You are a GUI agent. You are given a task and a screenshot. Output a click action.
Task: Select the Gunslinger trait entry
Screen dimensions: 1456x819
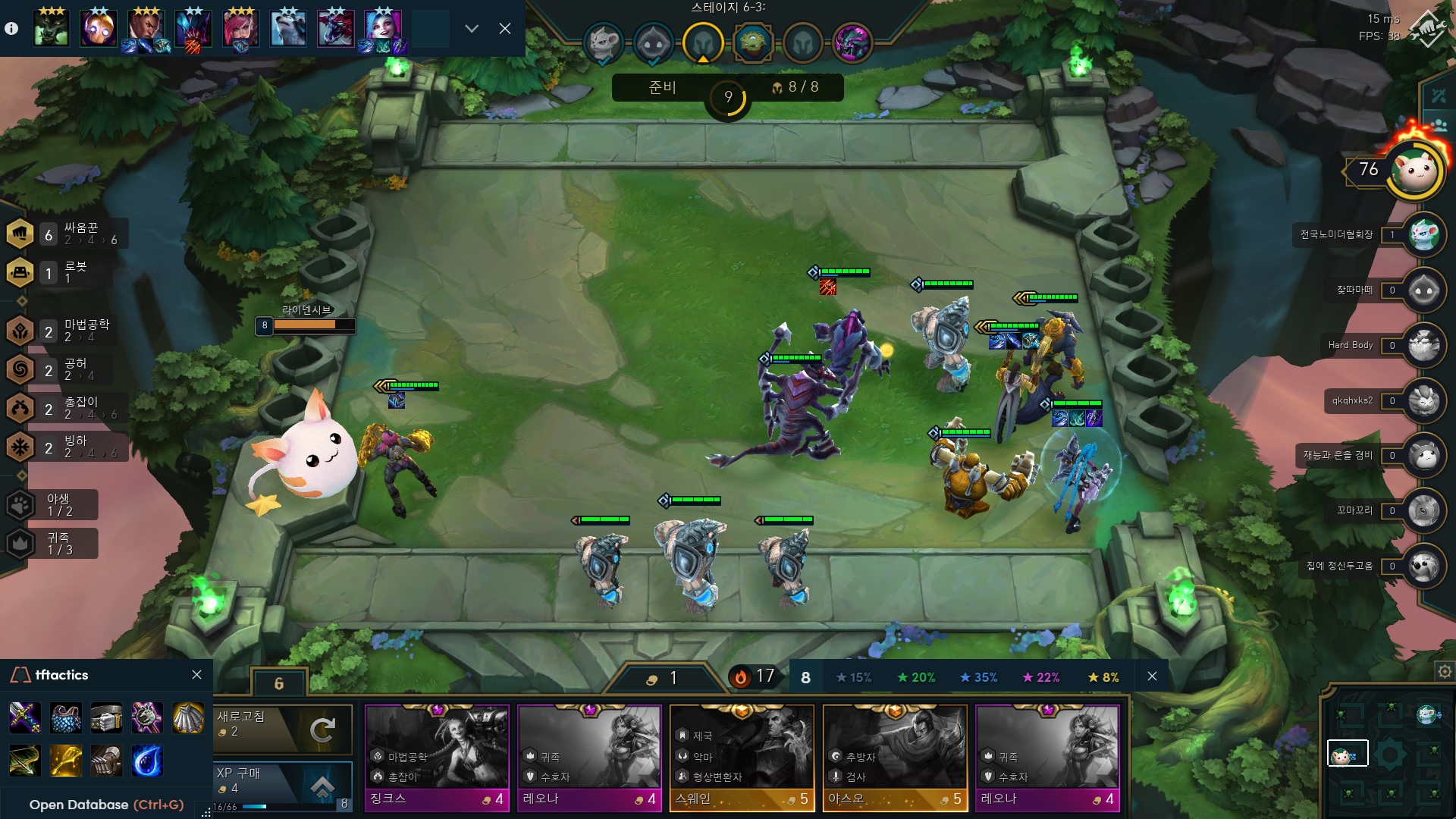point(67,408)
